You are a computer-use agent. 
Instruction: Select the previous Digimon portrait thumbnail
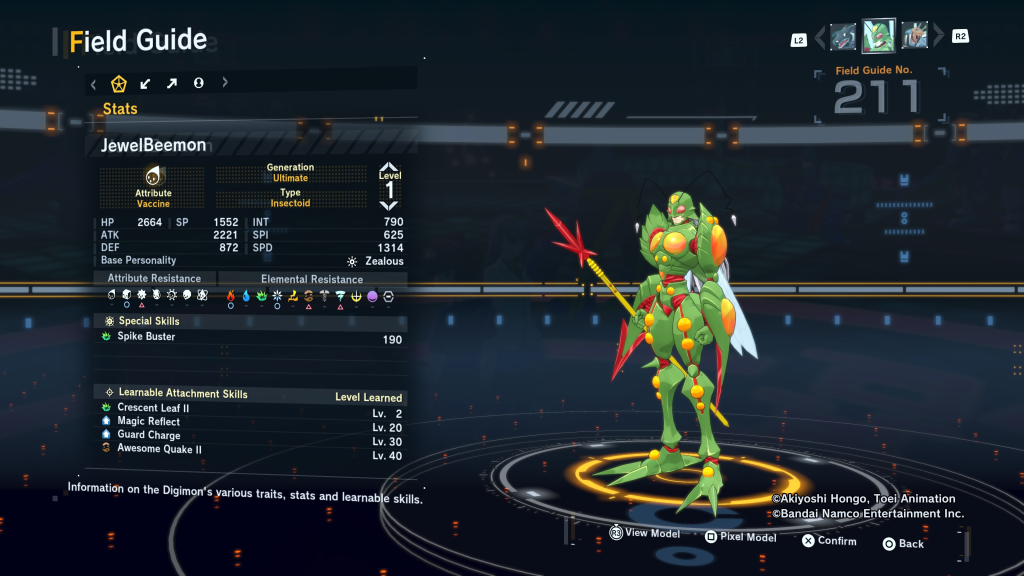(x=843, y=37)
